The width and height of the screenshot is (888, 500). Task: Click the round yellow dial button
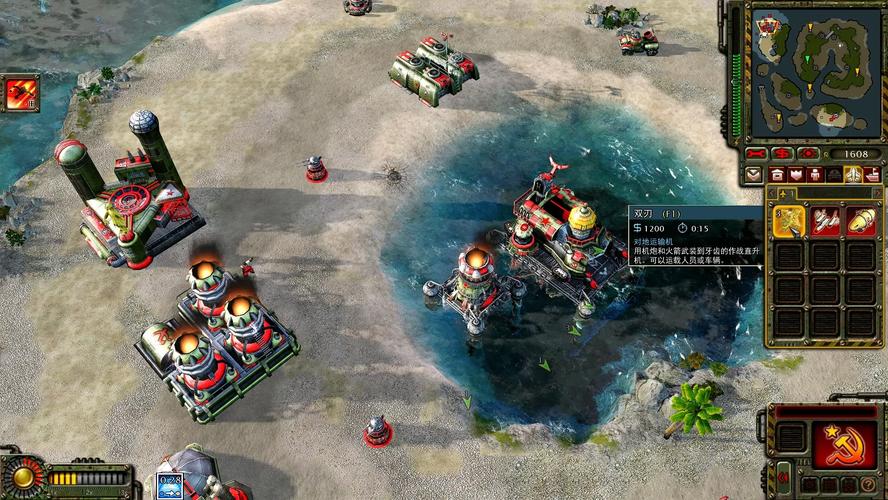(21, 476)
